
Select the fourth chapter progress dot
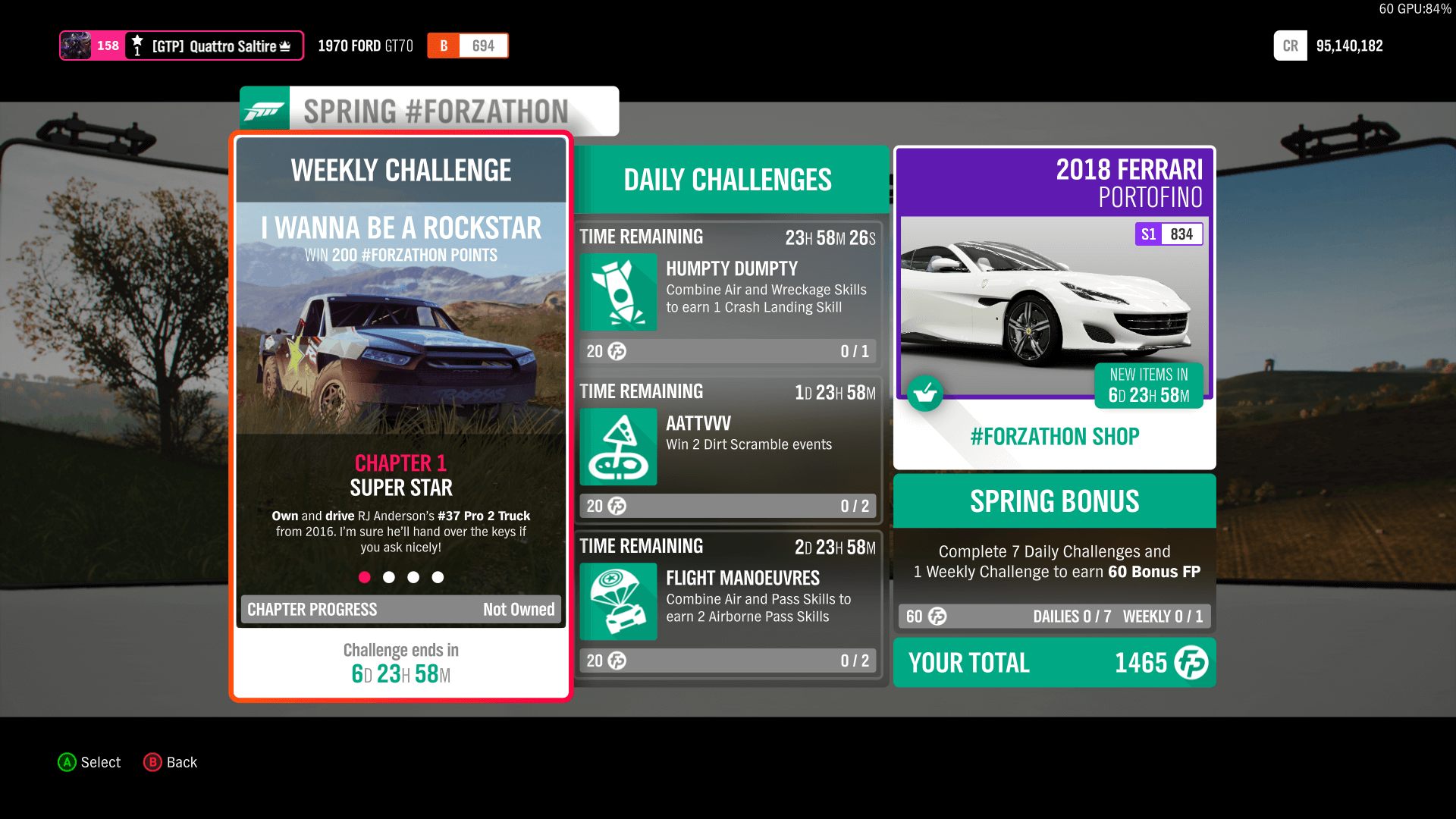coord(438,577)
